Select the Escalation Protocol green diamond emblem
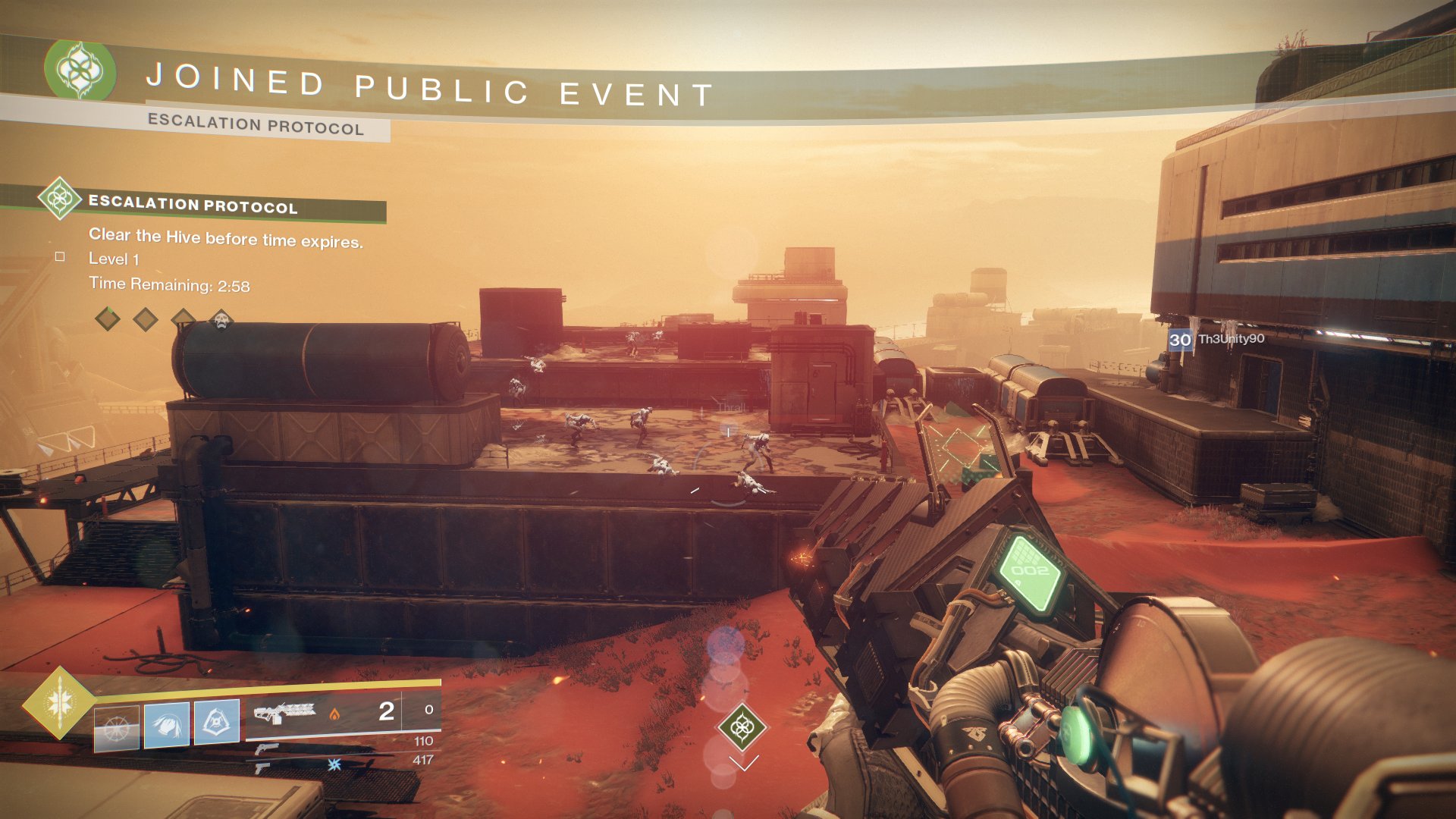 click(61, 199)
